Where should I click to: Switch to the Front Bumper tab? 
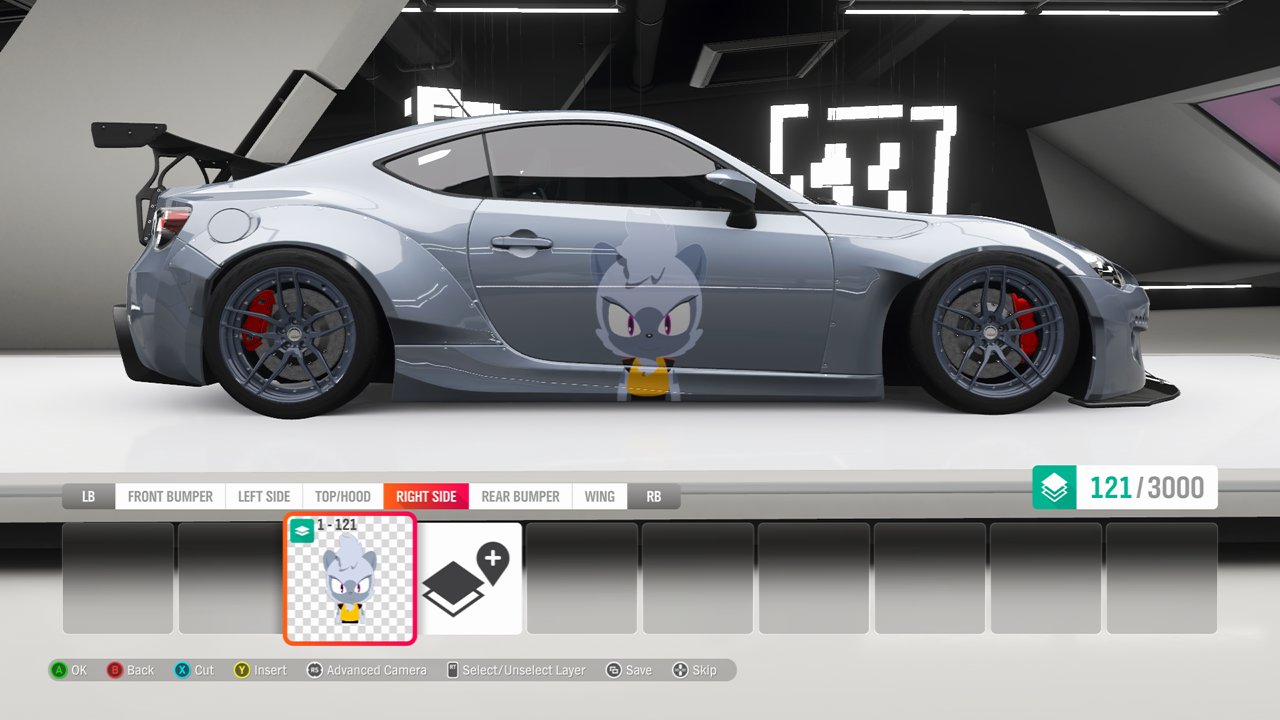coord(170,497)
